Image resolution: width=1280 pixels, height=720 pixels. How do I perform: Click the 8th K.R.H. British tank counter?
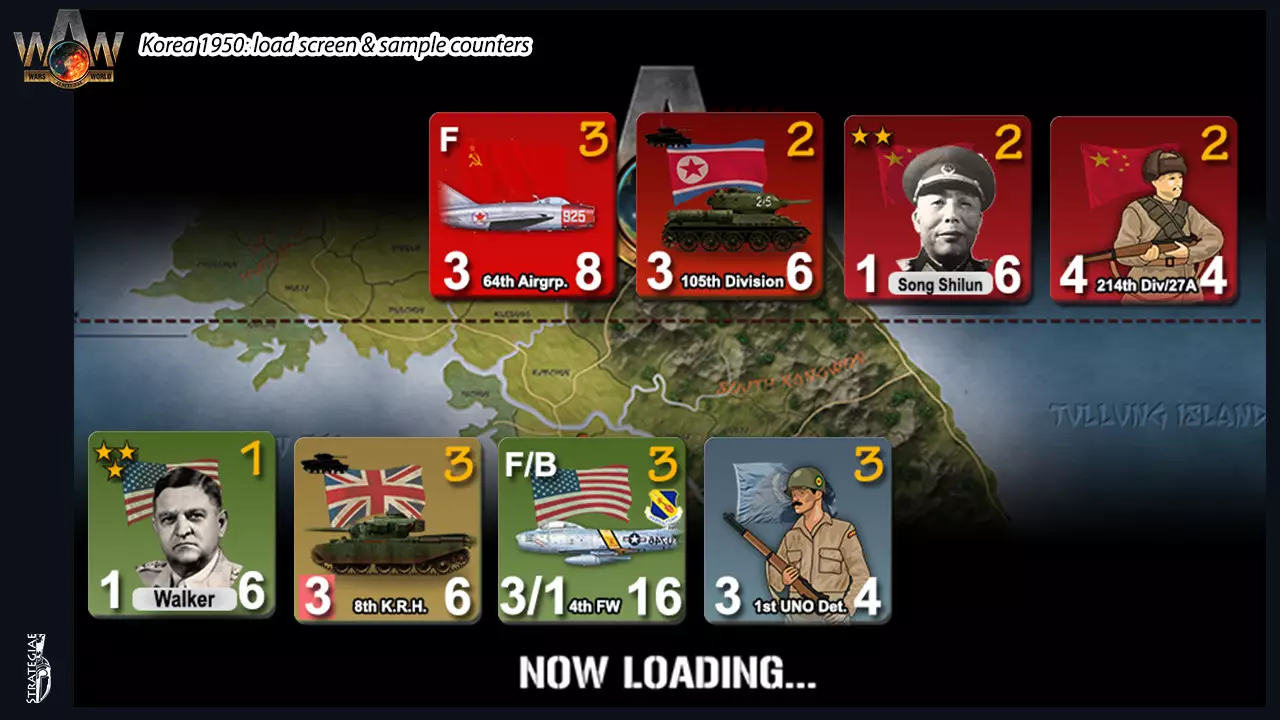pos(389,528)
